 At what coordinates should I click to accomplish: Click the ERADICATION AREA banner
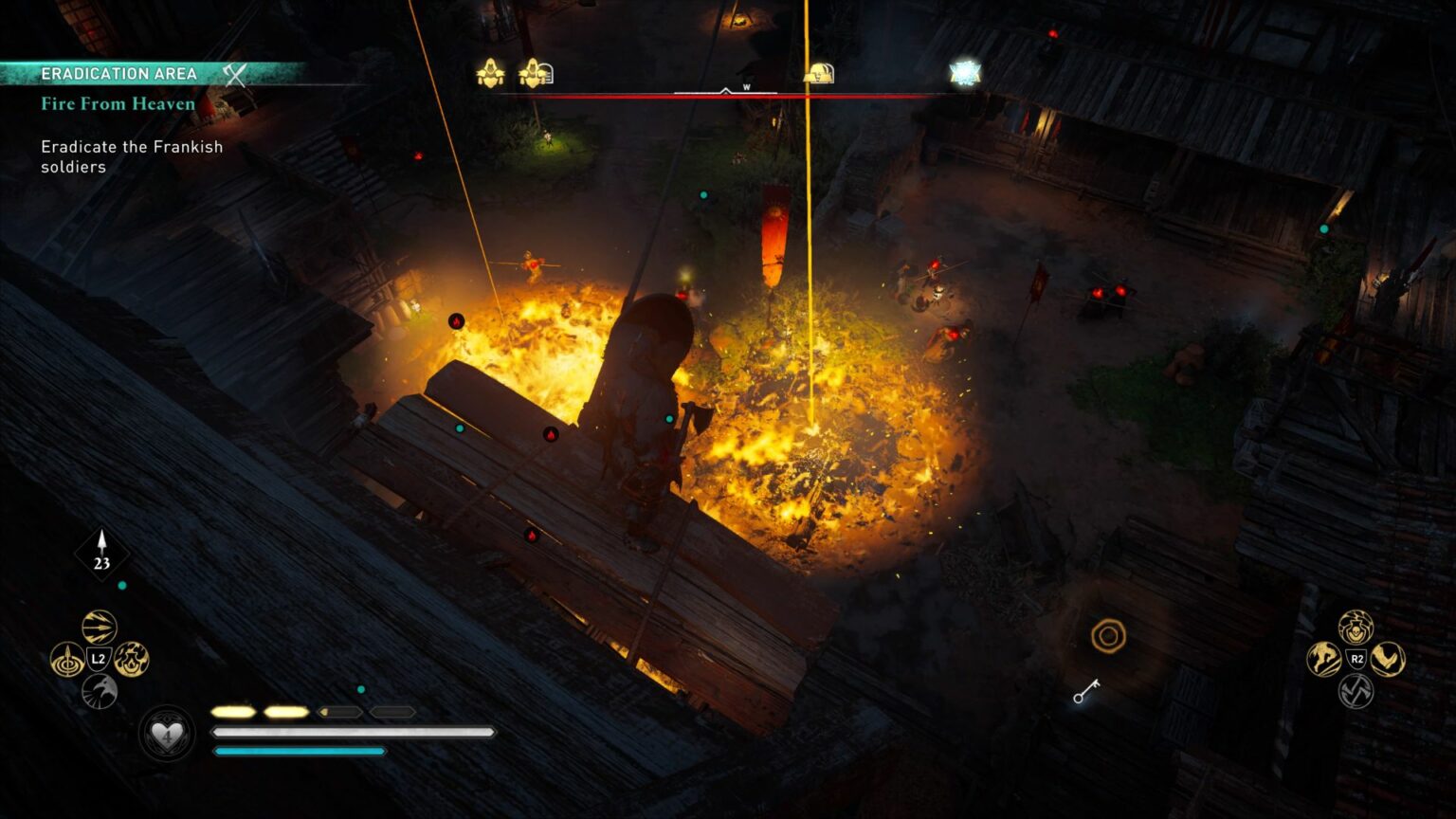[119, 72]
